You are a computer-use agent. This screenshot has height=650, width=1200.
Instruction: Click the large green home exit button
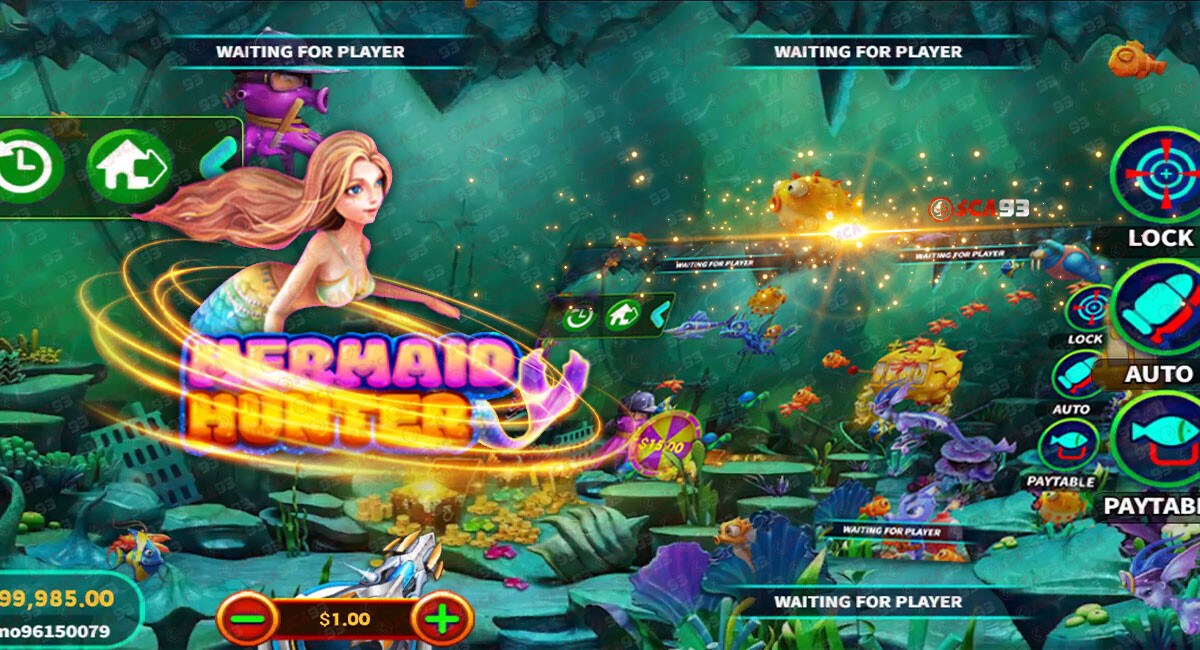tap(129, 166)
